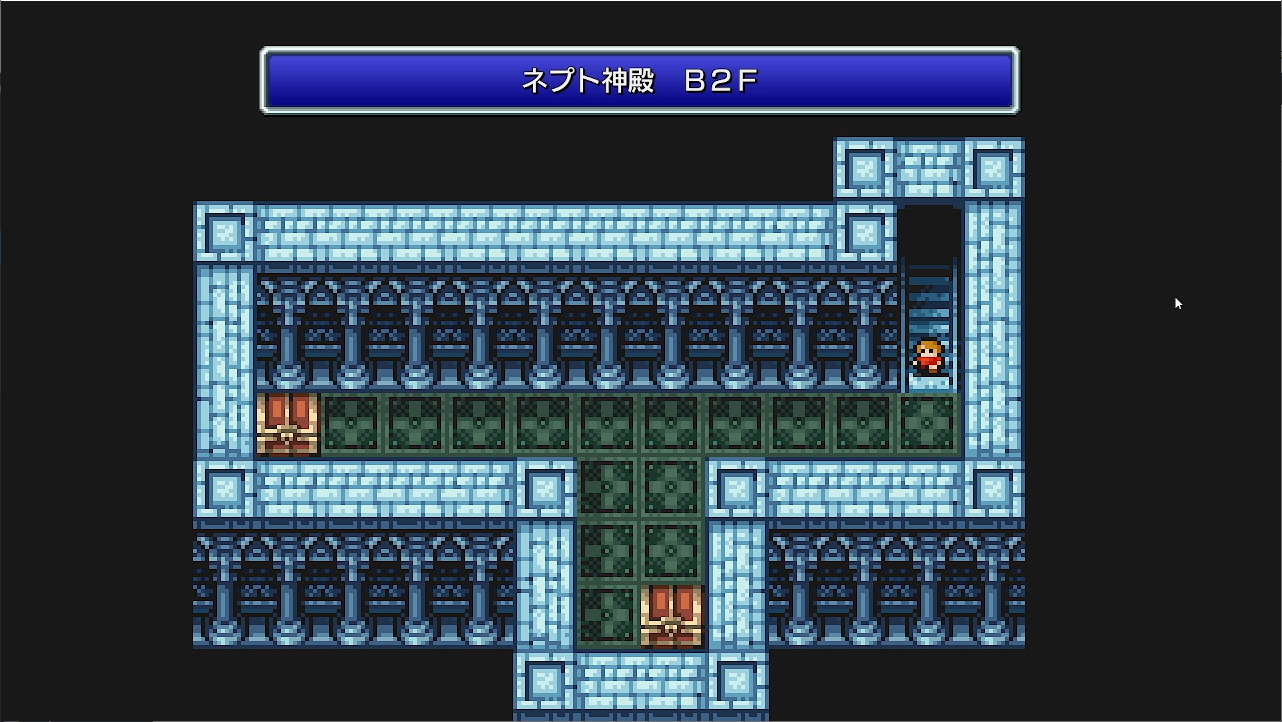Click the wall block at the top-right tower
1282x722 pixels.
pos(995,170)
